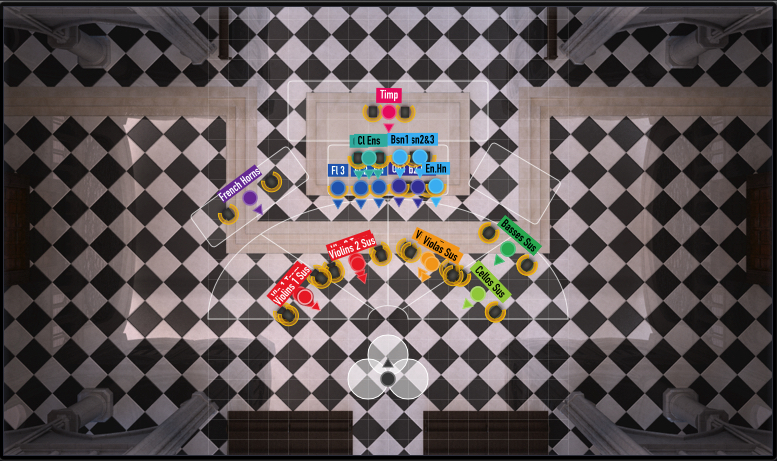Image resolution: width=777 pixels, height=461 pixels.
Task: Select the Timp instrument marker
Action: [389, 112]
